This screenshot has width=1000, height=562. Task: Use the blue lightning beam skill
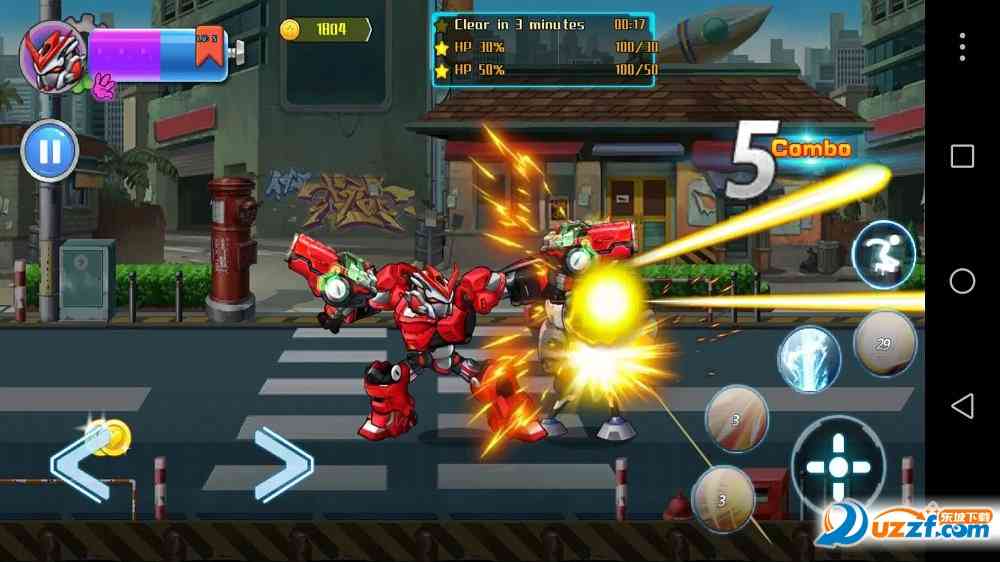coord(809,358)
